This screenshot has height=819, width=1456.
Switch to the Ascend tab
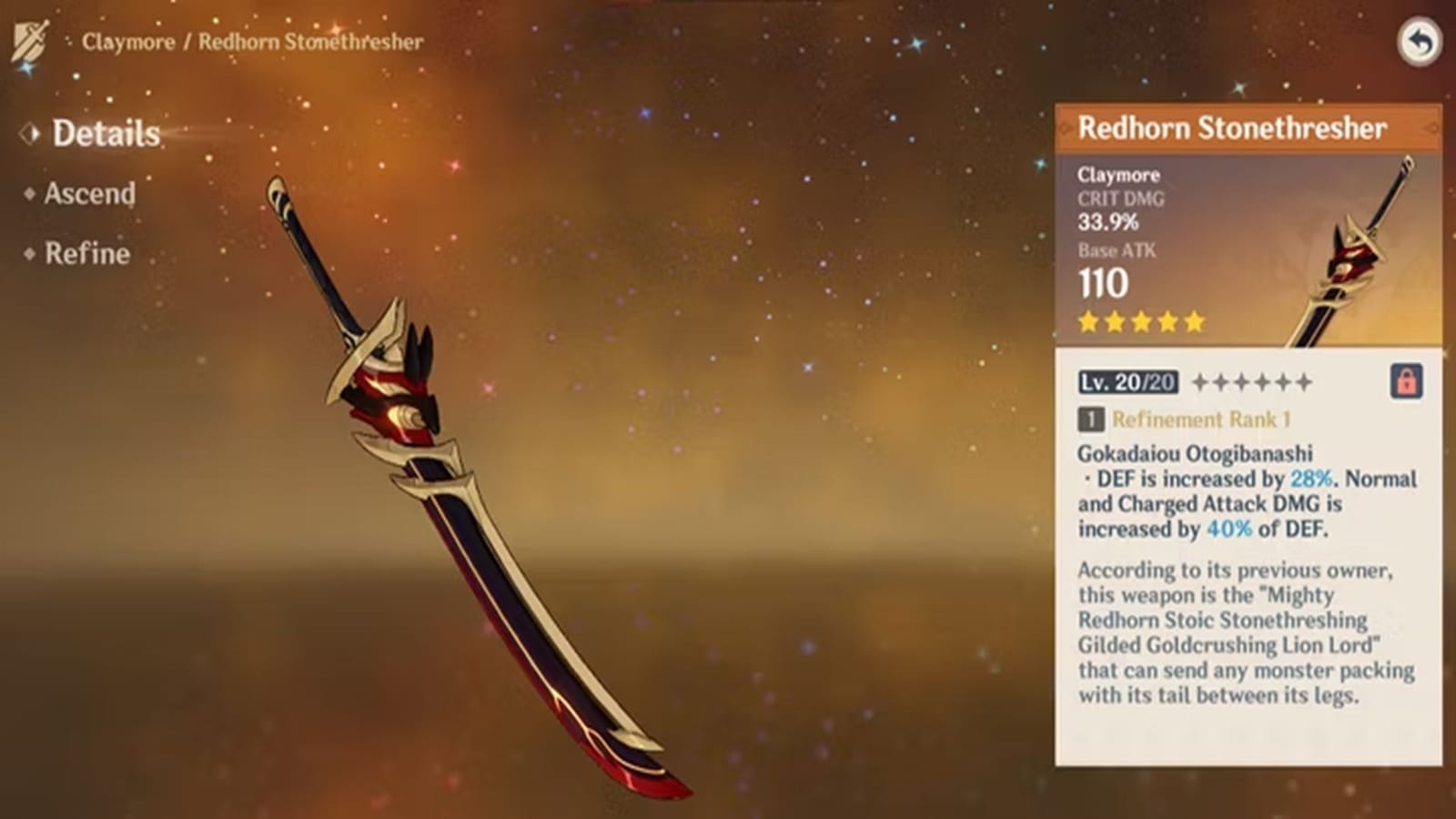tap(88, 194)
